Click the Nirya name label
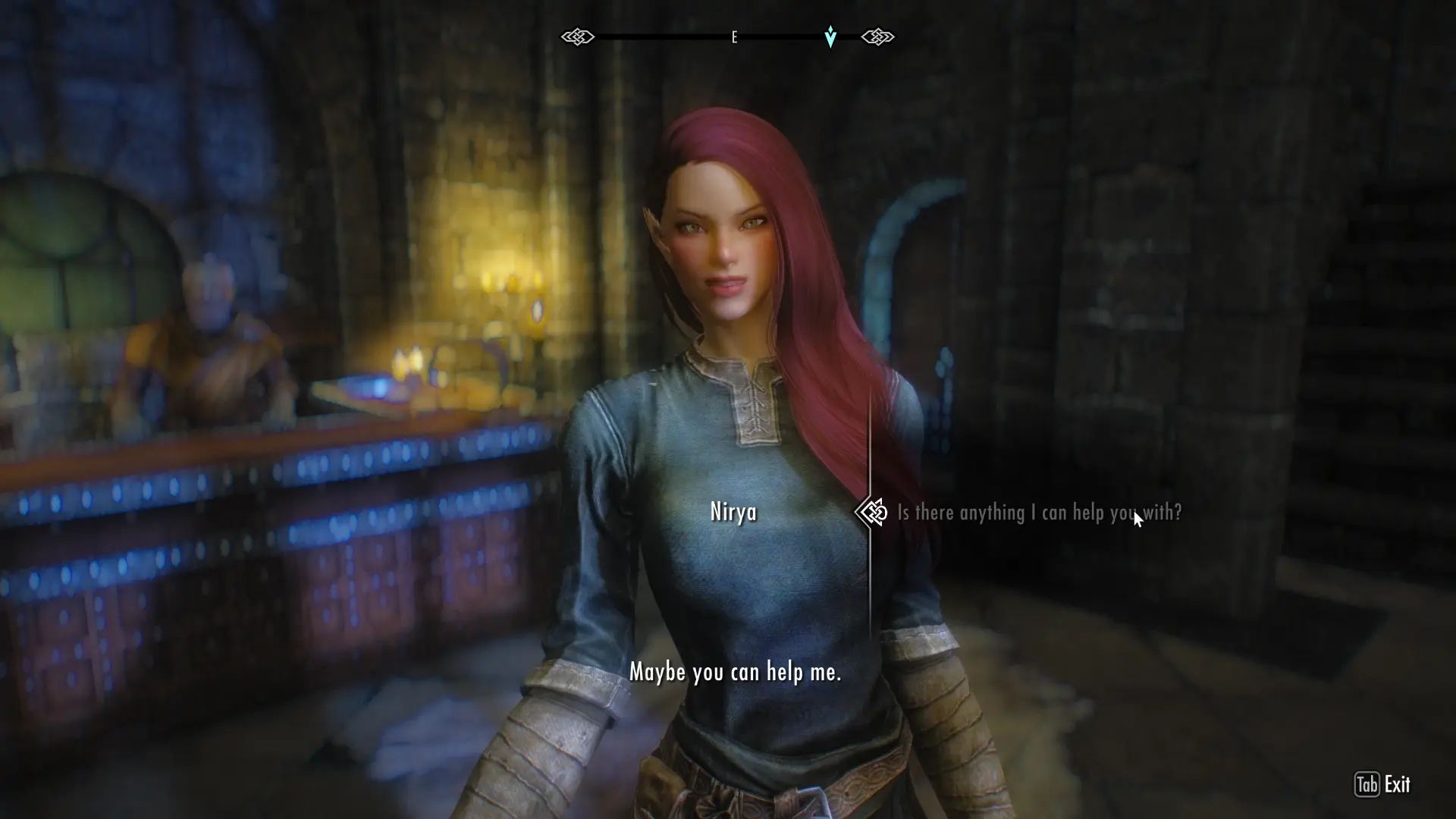This screenshot has width=1456, height=819. click(733, 512)
